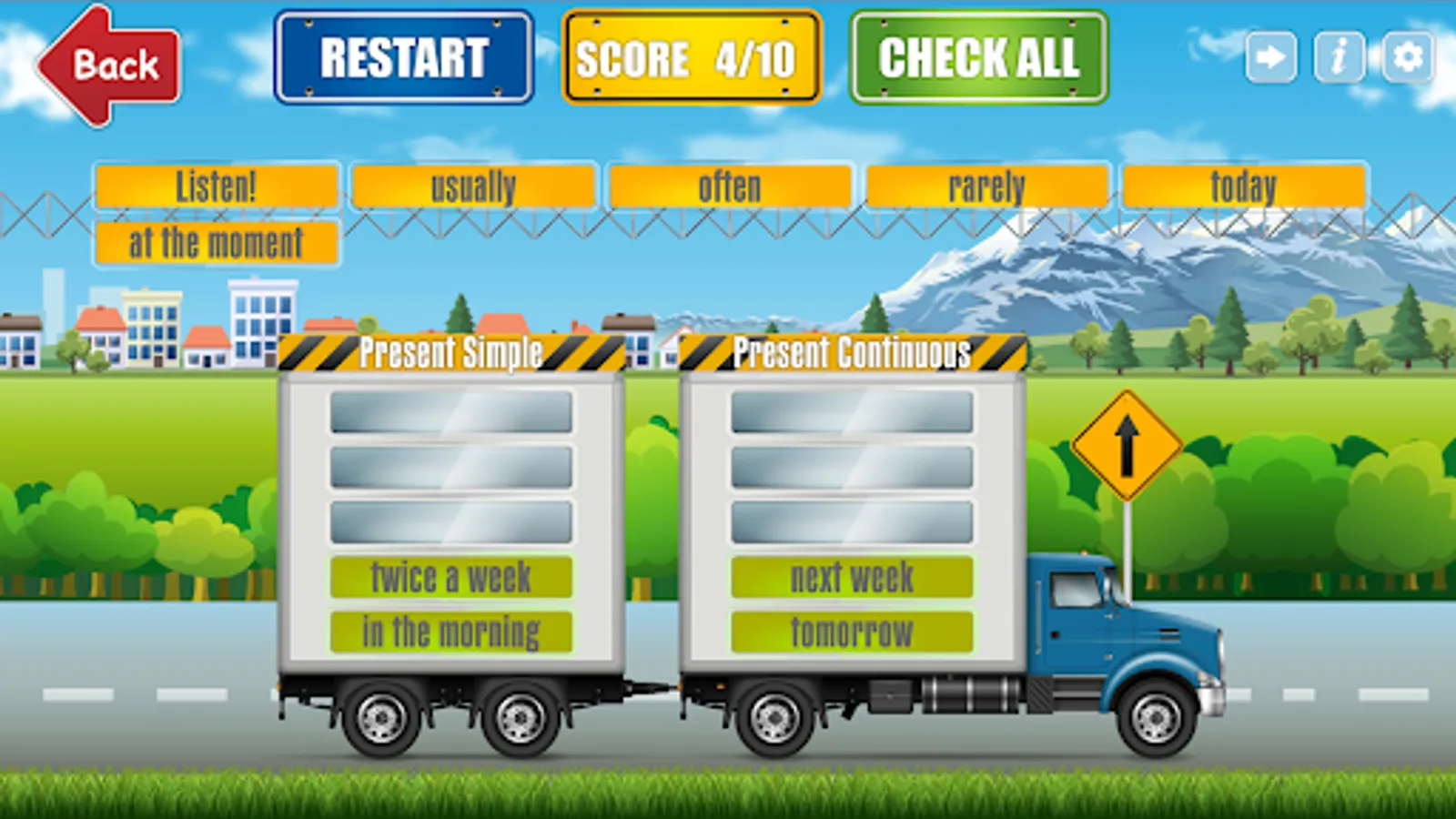This screenshot has width=1456, height=819.
Task: Click the blue RESTART button
Action: (x=404, y=57)
